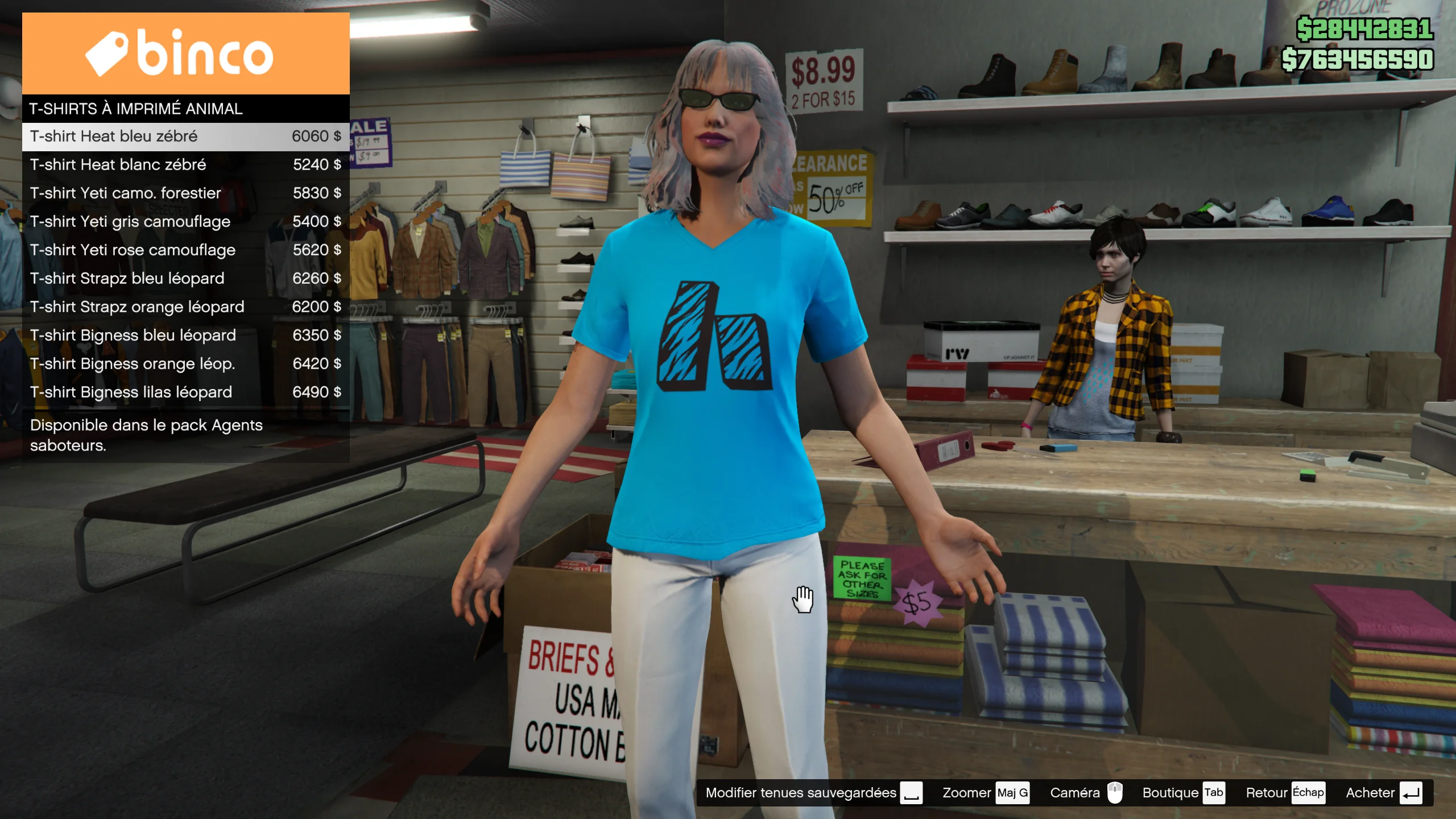Activate the Zoomer control
The width and height of the screenshot is (1456, 819).
coord(985,793)
